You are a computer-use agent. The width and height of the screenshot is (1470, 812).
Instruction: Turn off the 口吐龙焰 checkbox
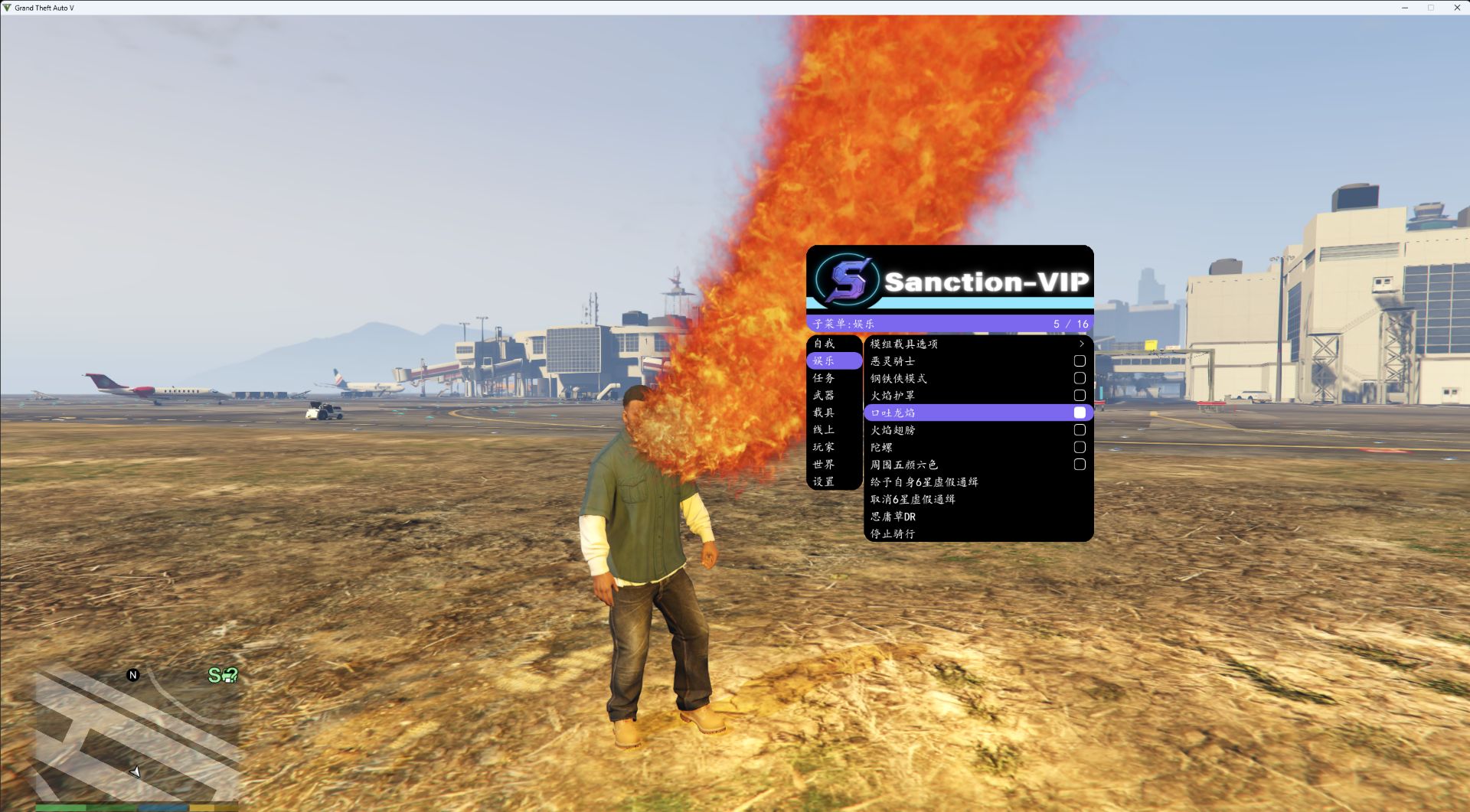click(1080, 413)
